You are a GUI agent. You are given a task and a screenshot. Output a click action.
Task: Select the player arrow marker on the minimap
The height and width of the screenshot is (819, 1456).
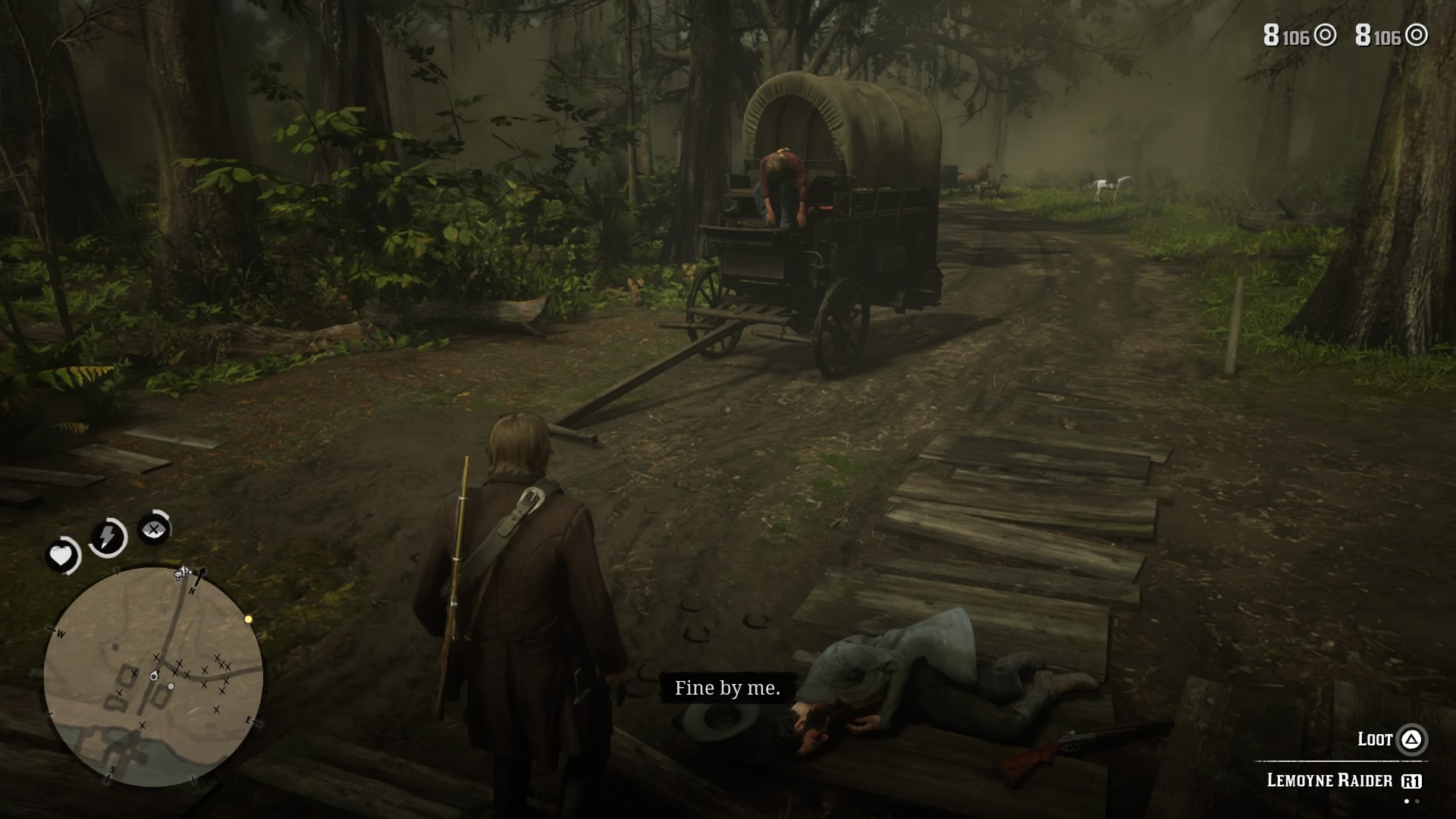[x=154, y=676]
